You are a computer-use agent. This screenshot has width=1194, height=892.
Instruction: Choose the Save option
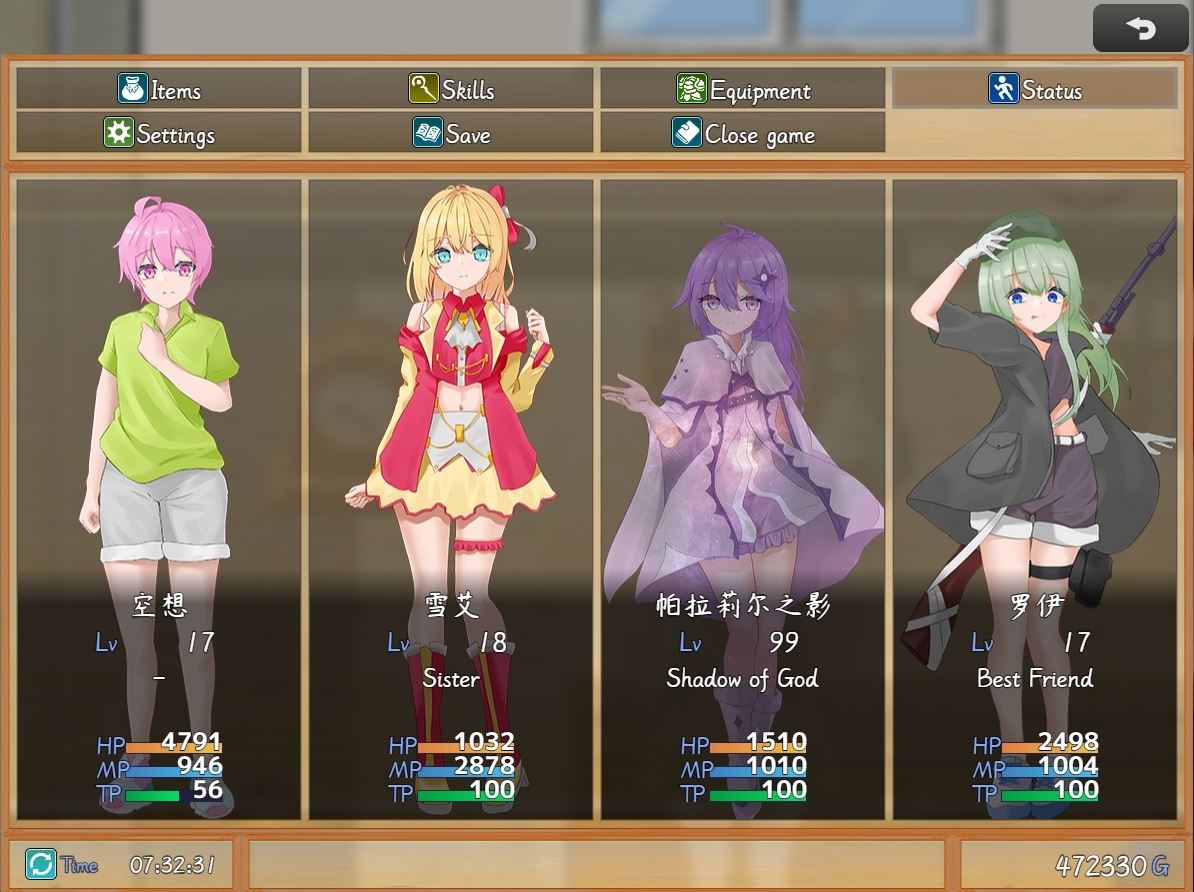pyautogui.click(x=452, y=134)
